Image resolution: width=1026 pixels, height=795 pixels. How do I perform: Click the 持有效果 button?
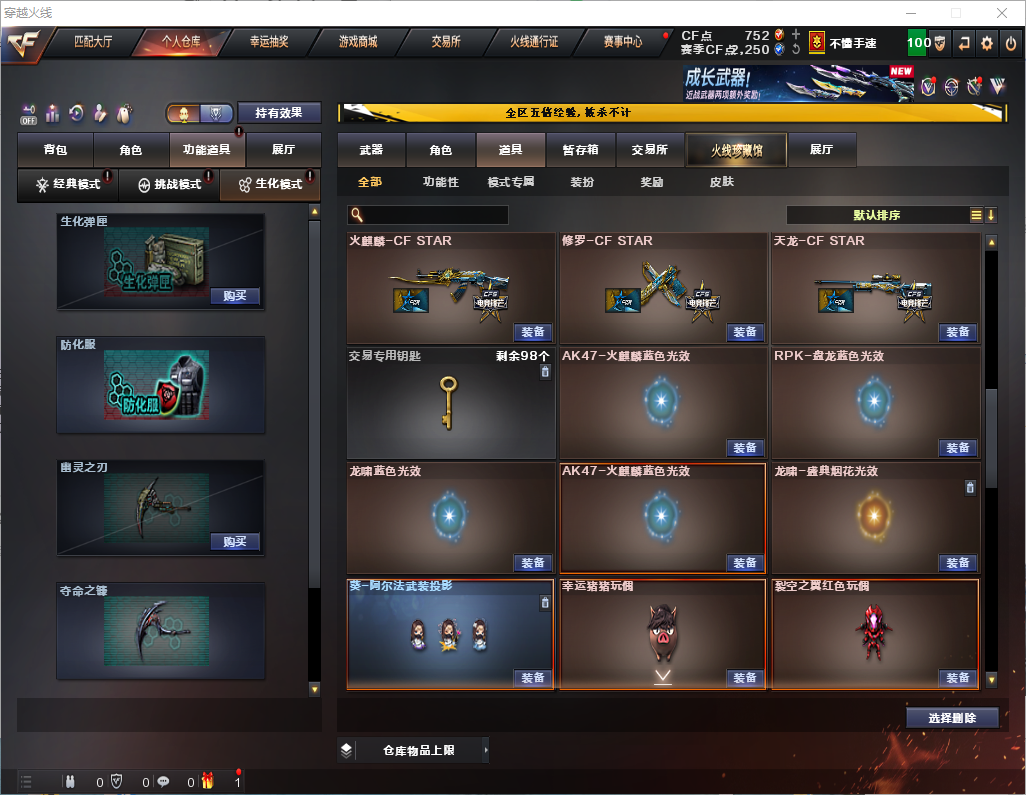[279, 113]
